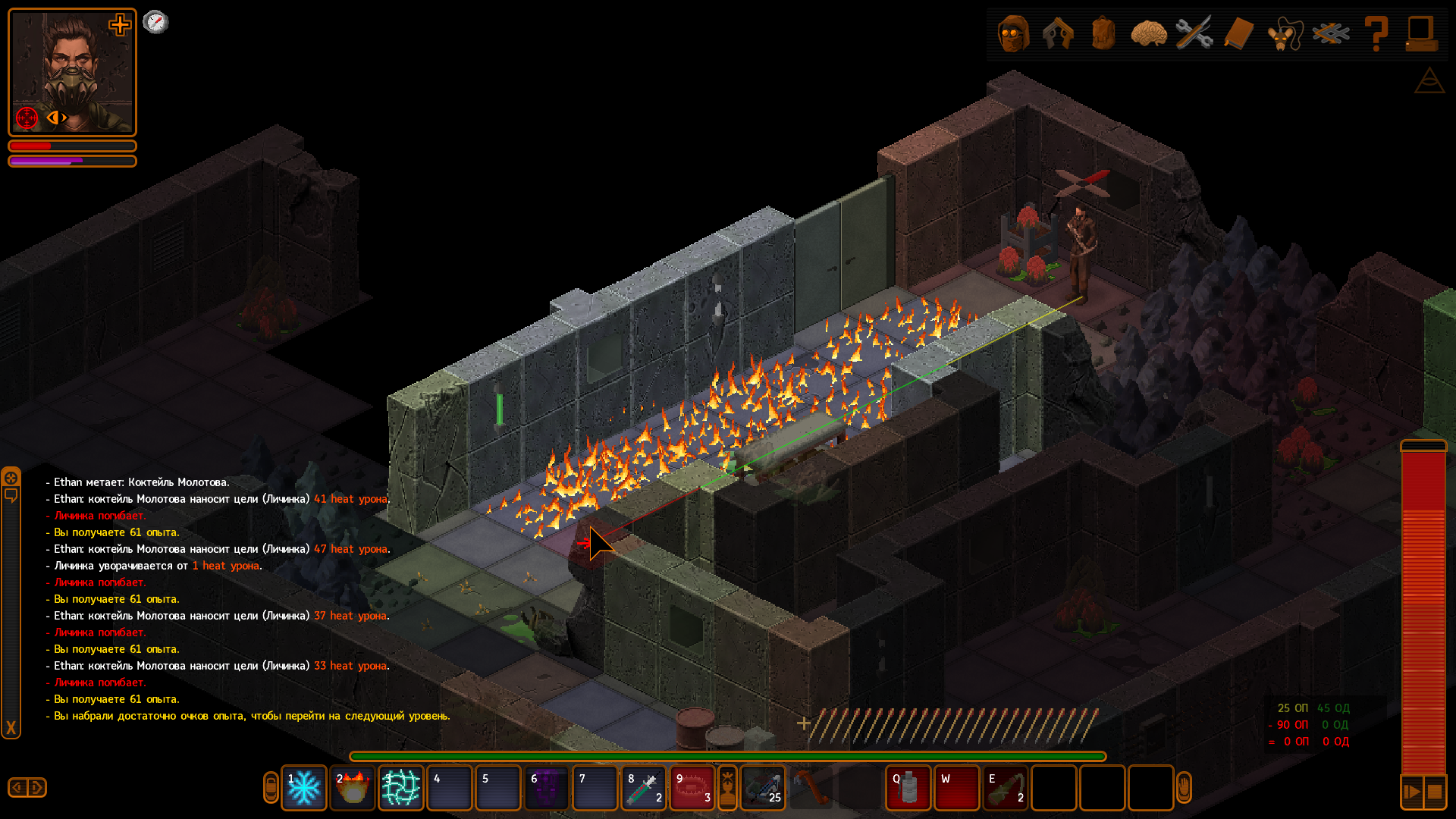Open the journal book
Screen dimensions: 1456x819
1238,33
